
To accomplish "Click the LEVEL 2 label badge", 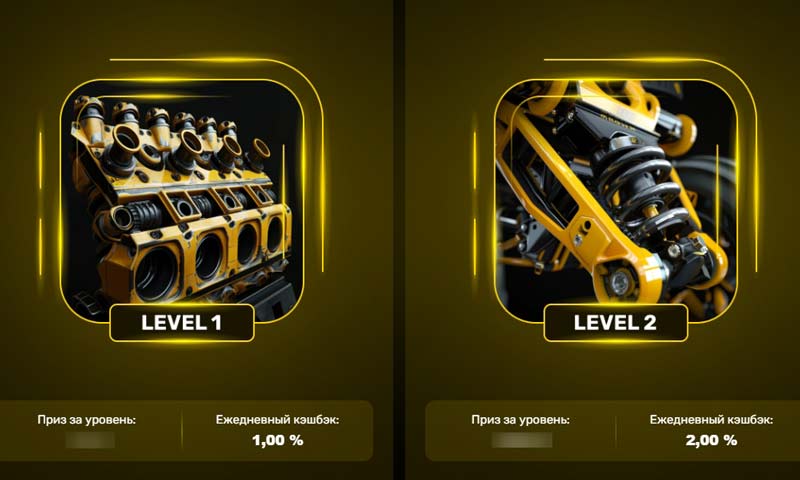I will click(615, 322).
